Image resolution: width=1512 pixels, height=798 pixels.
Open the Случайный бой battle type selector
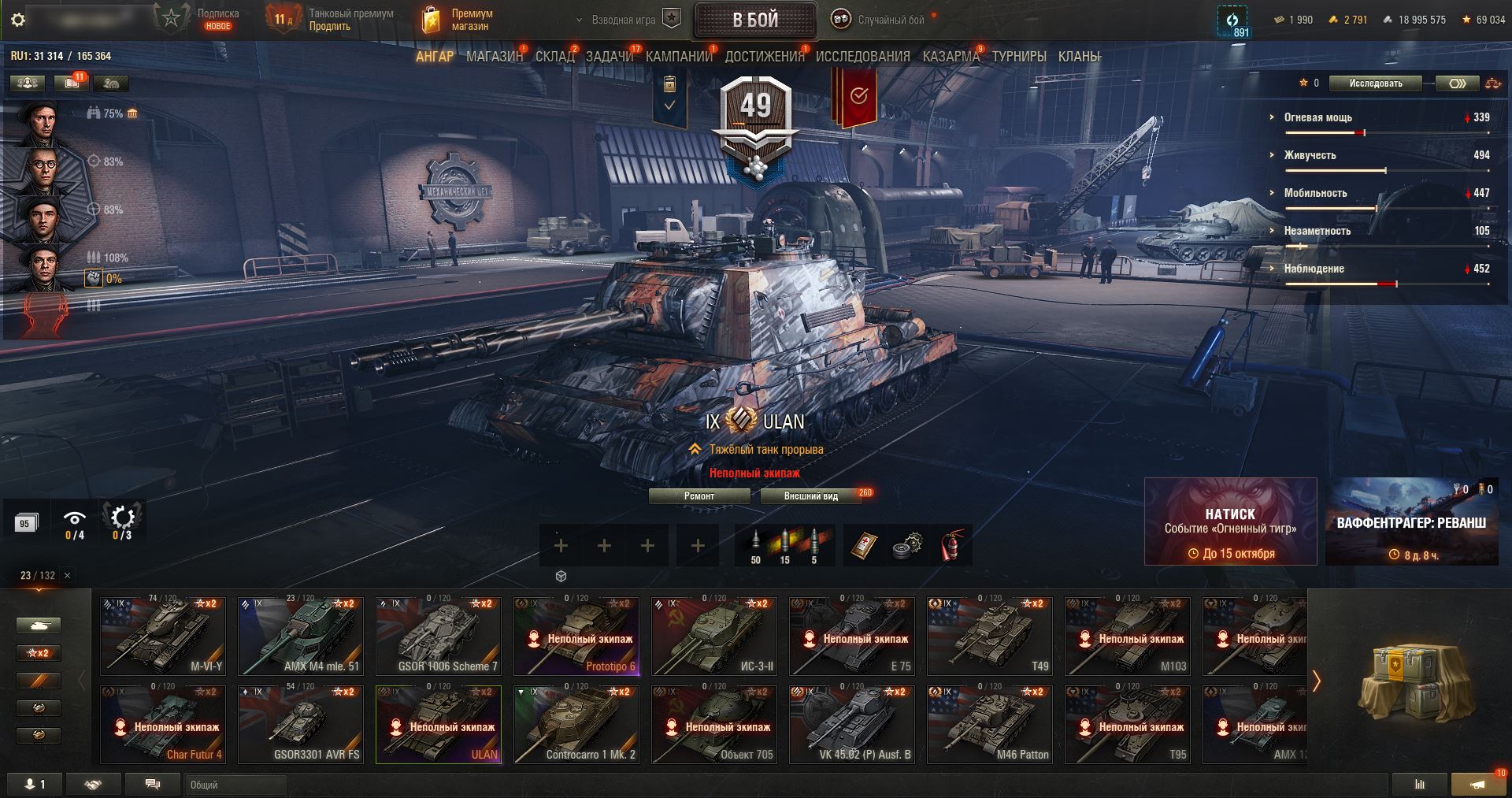click(880, 20)
